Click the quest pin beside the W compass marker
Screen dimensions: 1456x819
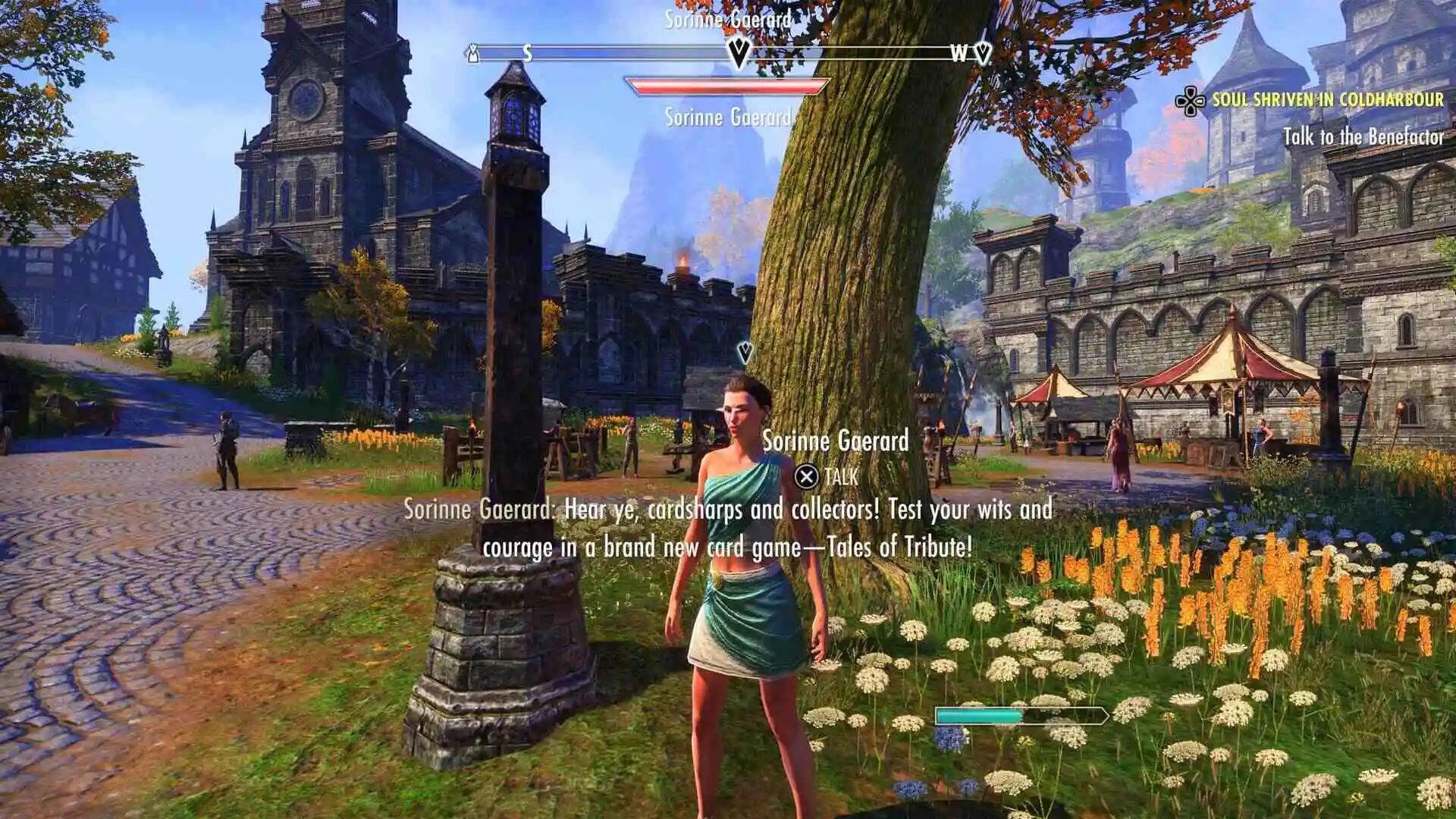click(x=983, y=54)
